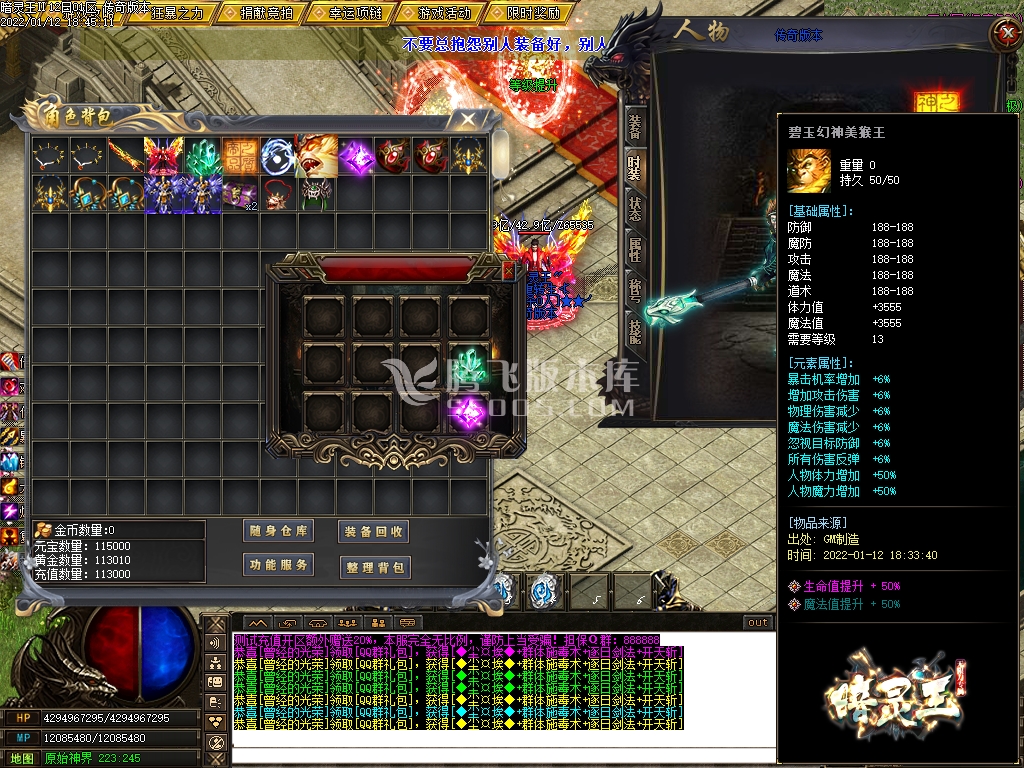
Task: Switch to the 属性 attributes tab
Action: pyautogui.click(x=635, y=250)
